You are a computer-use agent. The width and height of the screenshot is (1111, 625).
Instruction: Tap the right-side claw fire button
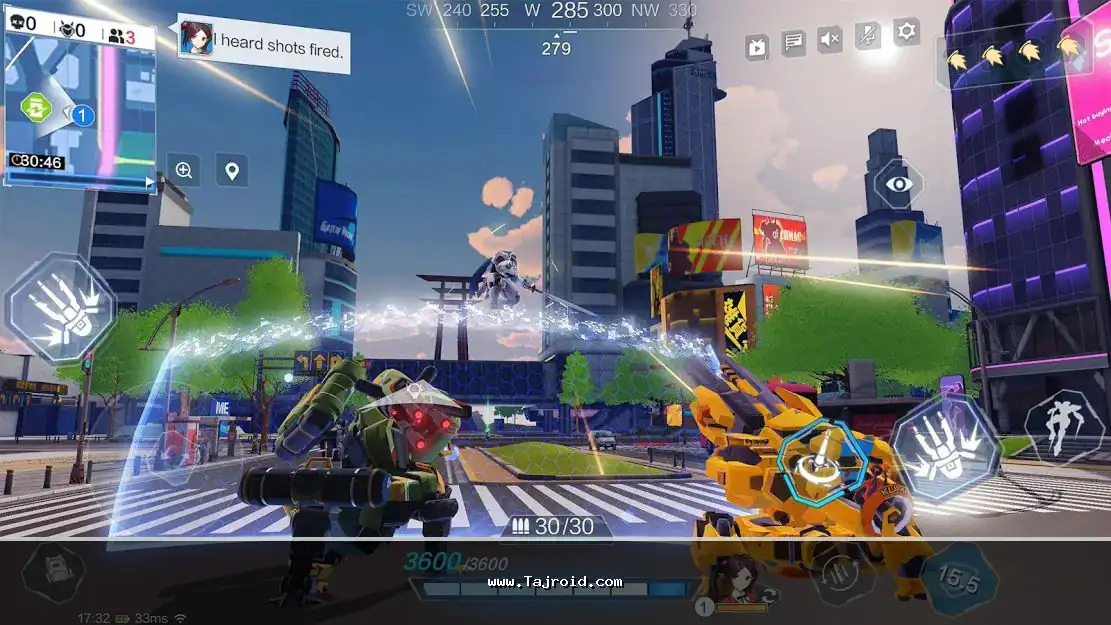[x=945, y=446]
